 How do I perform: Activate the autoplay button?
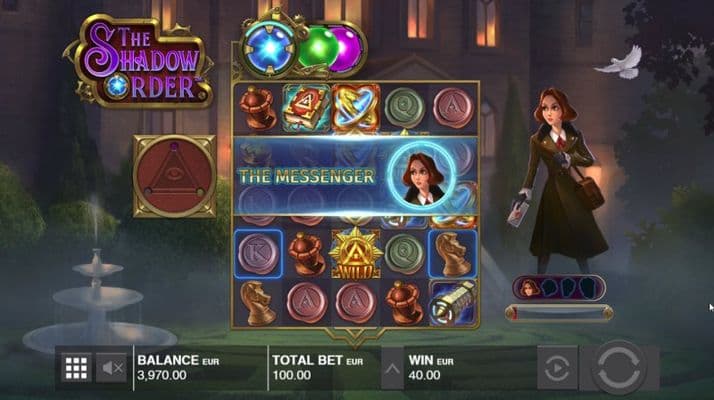point(557,367)
